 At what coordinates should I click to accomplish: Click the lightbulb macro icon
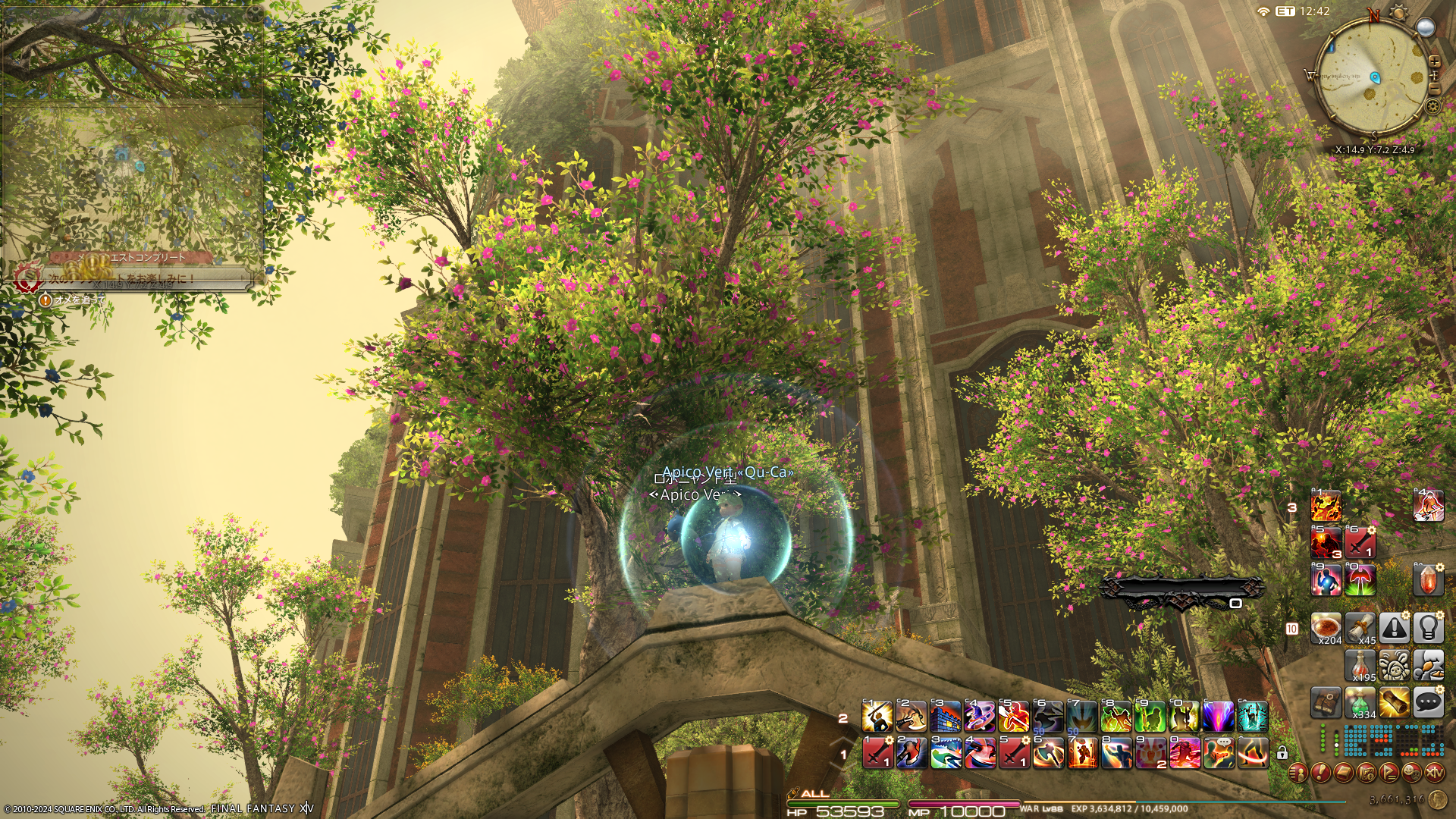[1428, 629]
